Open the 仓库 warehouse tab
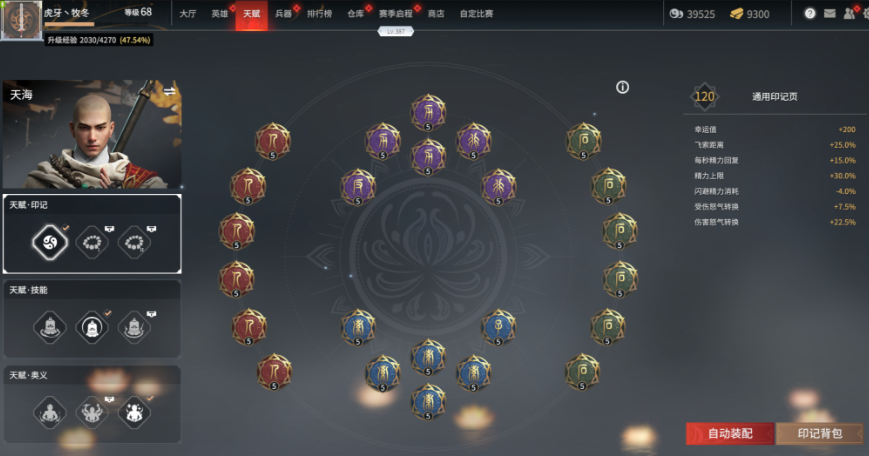Viewport: 869px width, 456px height. pos(355,14)
